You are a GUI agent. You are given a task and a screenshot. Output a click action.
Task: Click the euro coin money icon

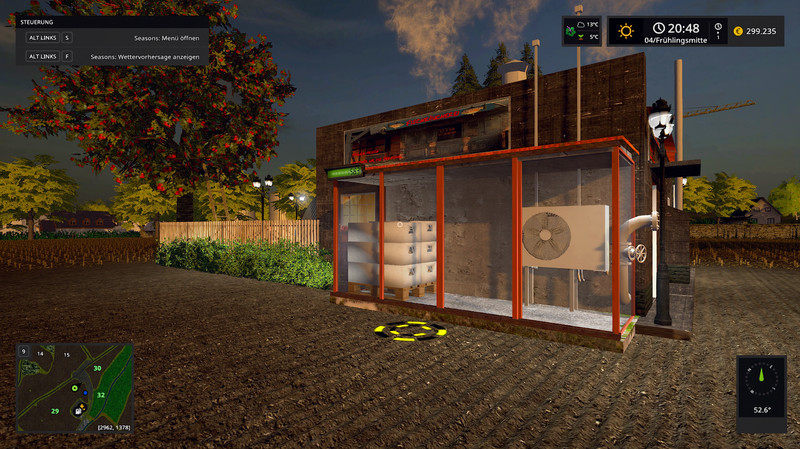pos(739,30)
